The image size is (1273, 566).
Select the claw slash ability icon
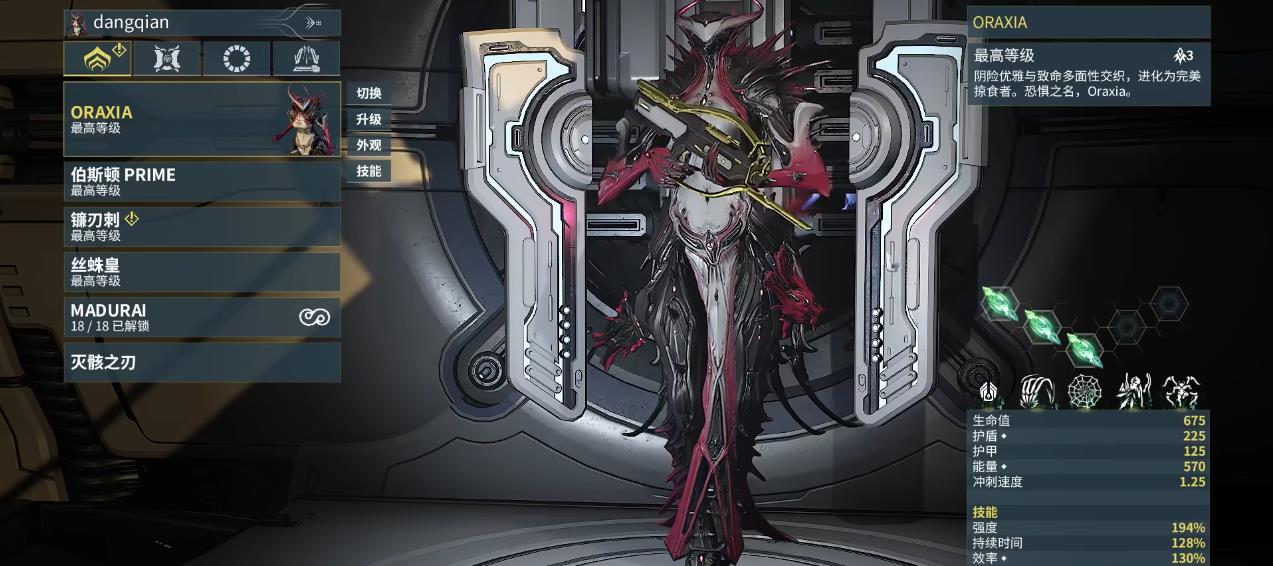tap(1037, 391)
